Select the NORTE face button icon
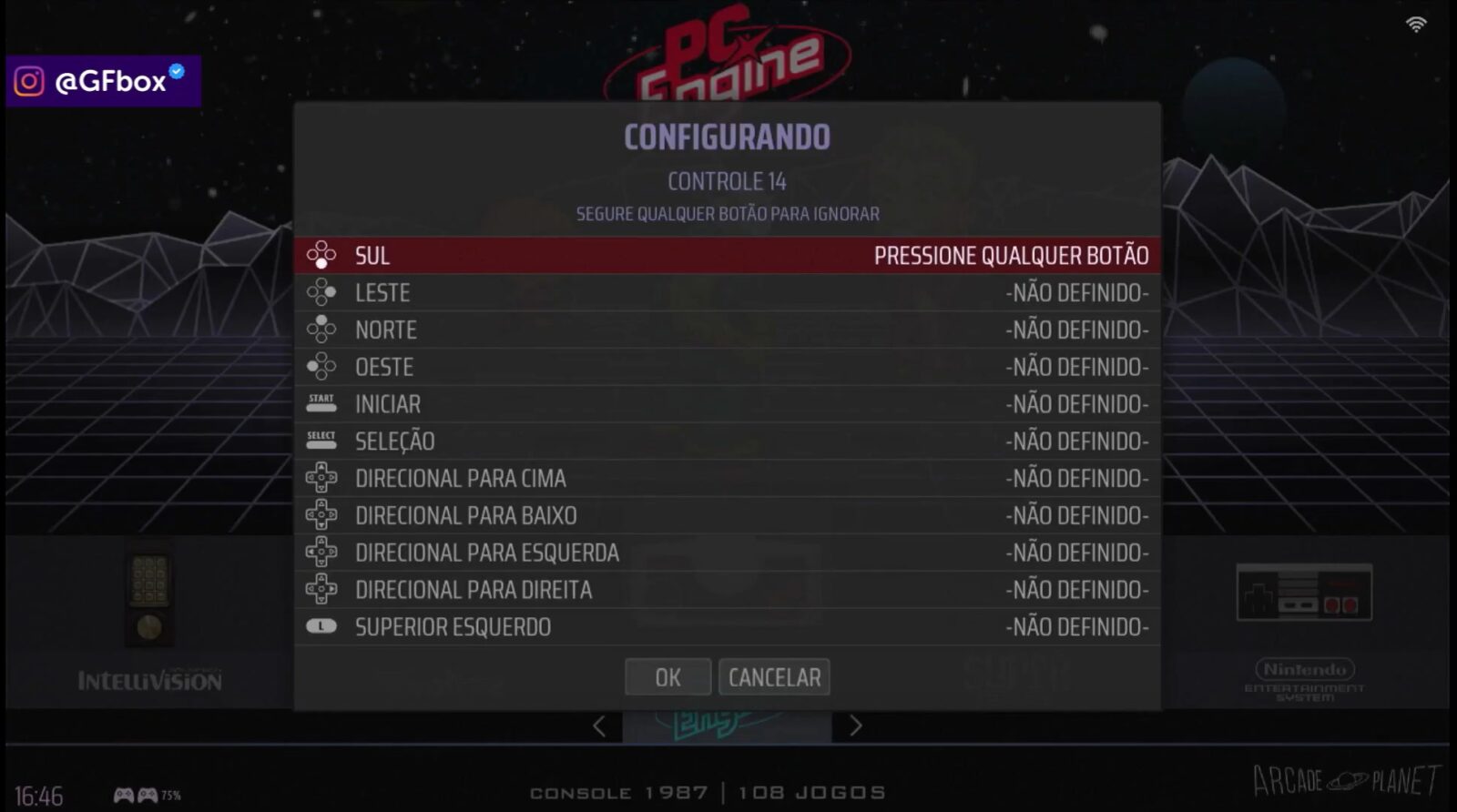Image resolution: width=1457 pixels, height=812 pixels. 322,330
